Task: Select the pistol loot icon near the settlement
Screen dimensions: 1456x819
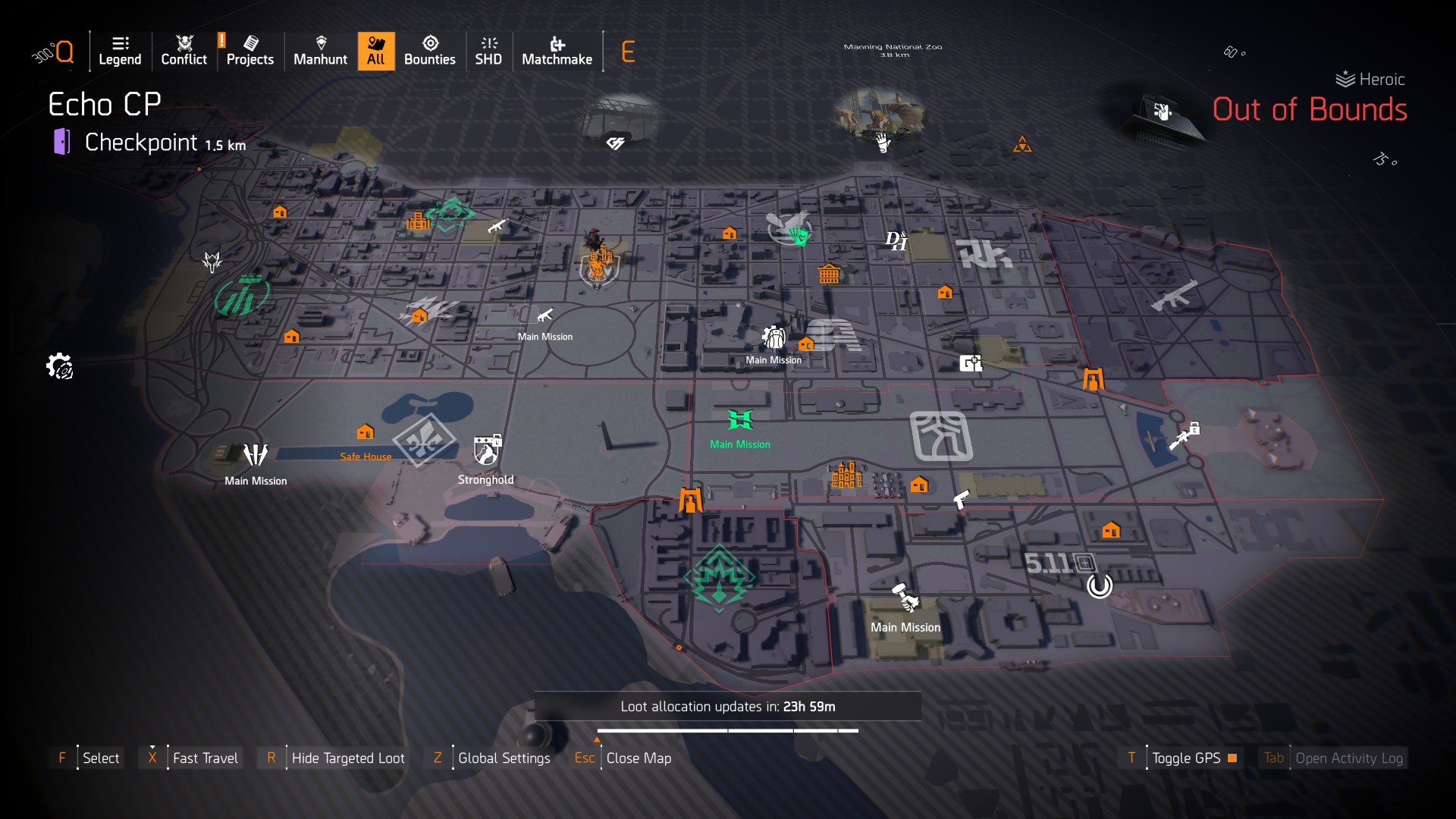Action: point(962,500)
